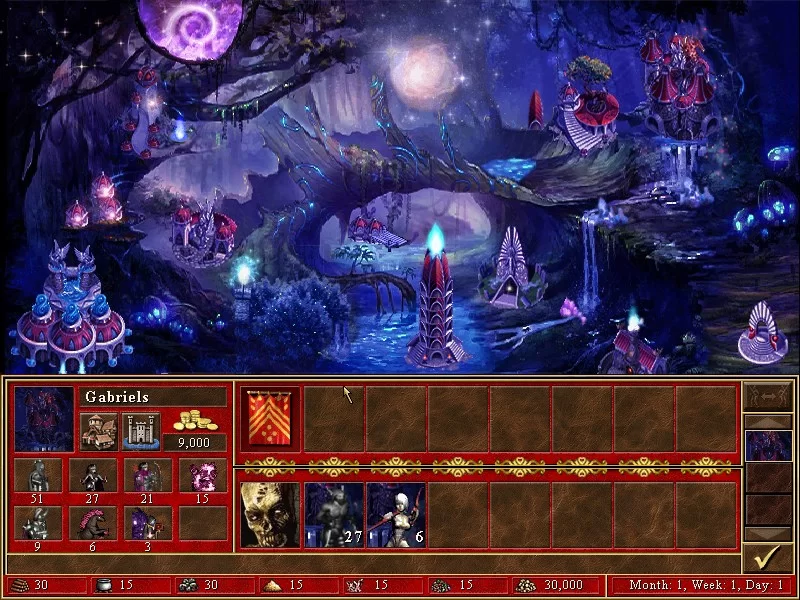Open the town hall building icon
Image resolution: width=800 pixels, height=600 pixels.
pos(98,431)
